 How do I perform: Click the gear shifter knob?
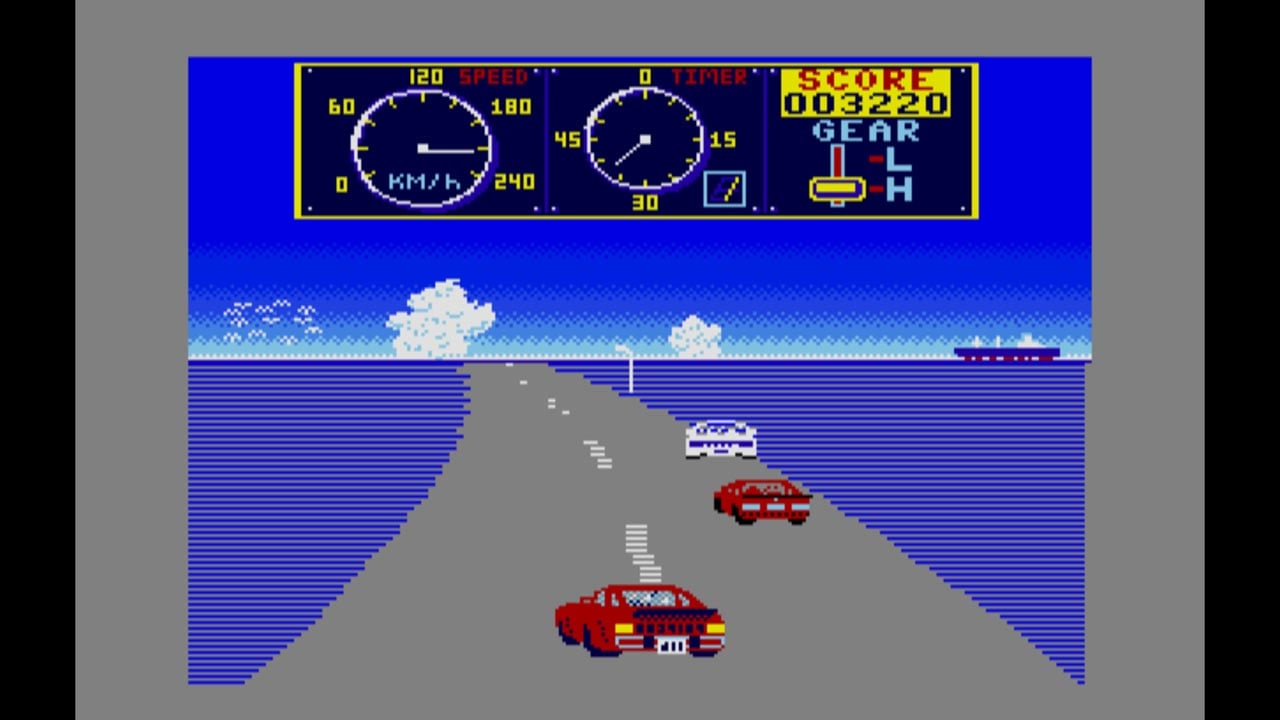point(838,187)
